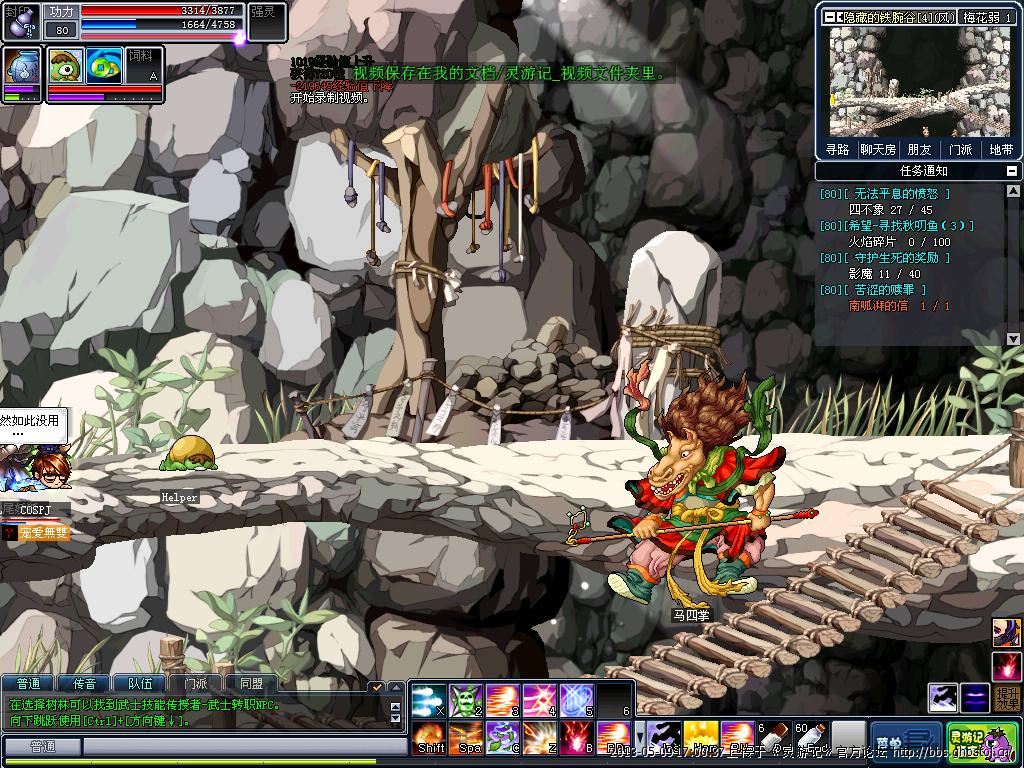Open the 聊天房 chat room
Image resolution: width=1024 pixels, height=768 pixels.
[x=878, y=149]
